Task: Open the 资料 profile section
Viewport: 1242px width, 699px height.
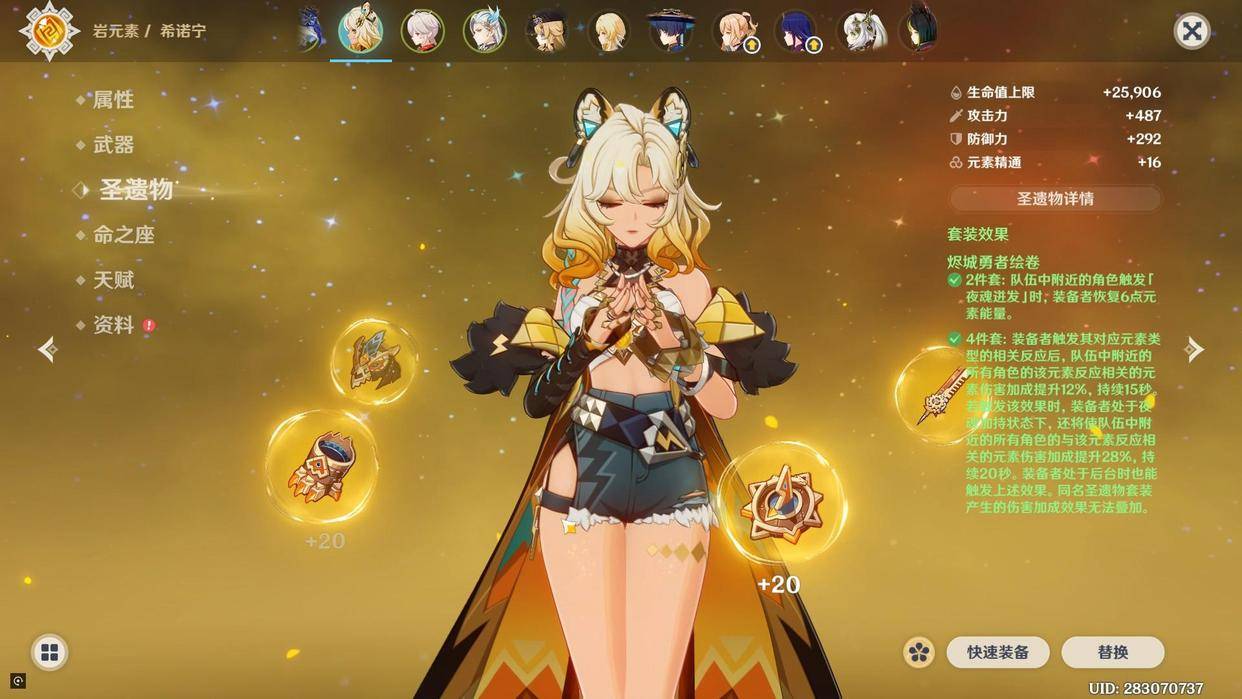Action: click(x=113, y=325)
